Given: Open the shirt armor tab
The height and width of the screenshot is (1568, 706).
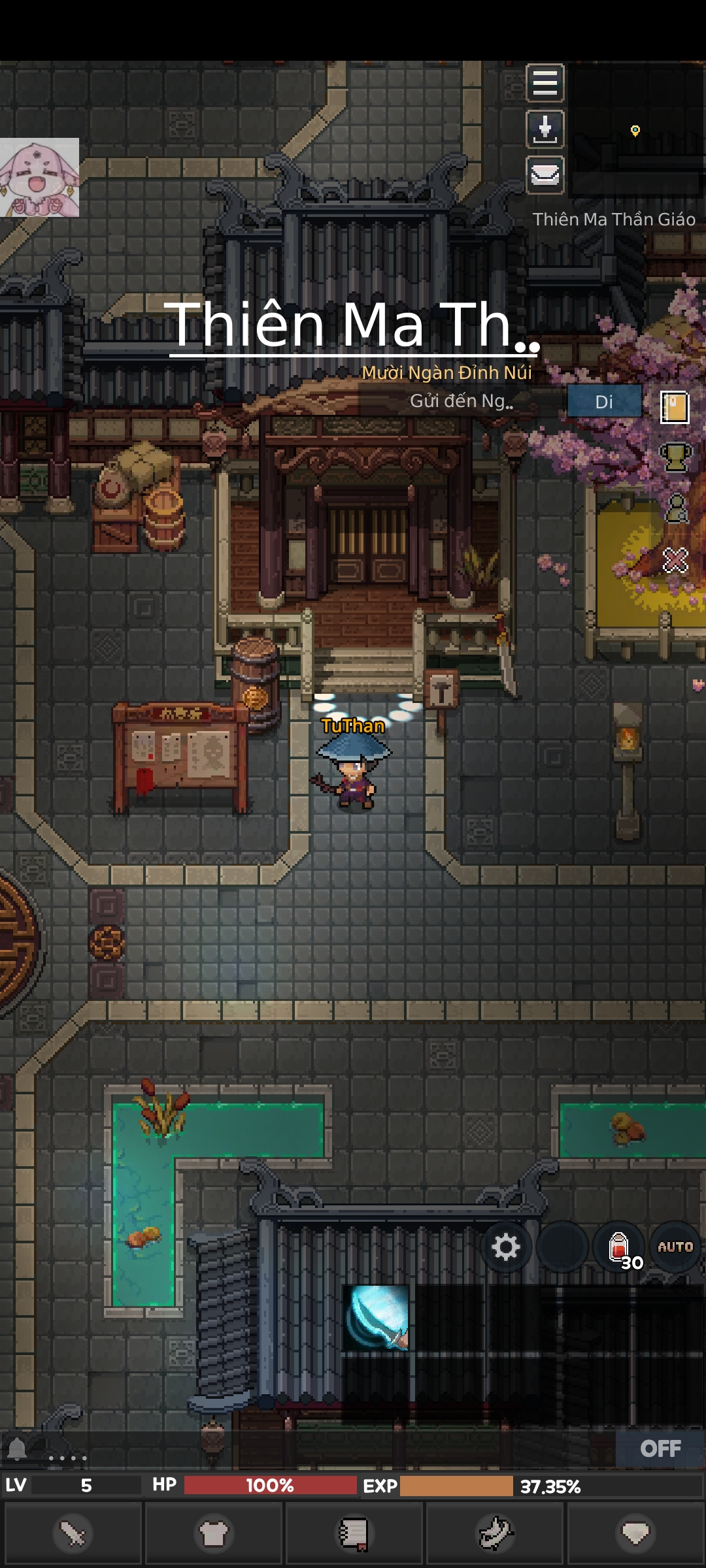Looking at the screenshot, I should pyautogui.click(x=214, y=1533).
